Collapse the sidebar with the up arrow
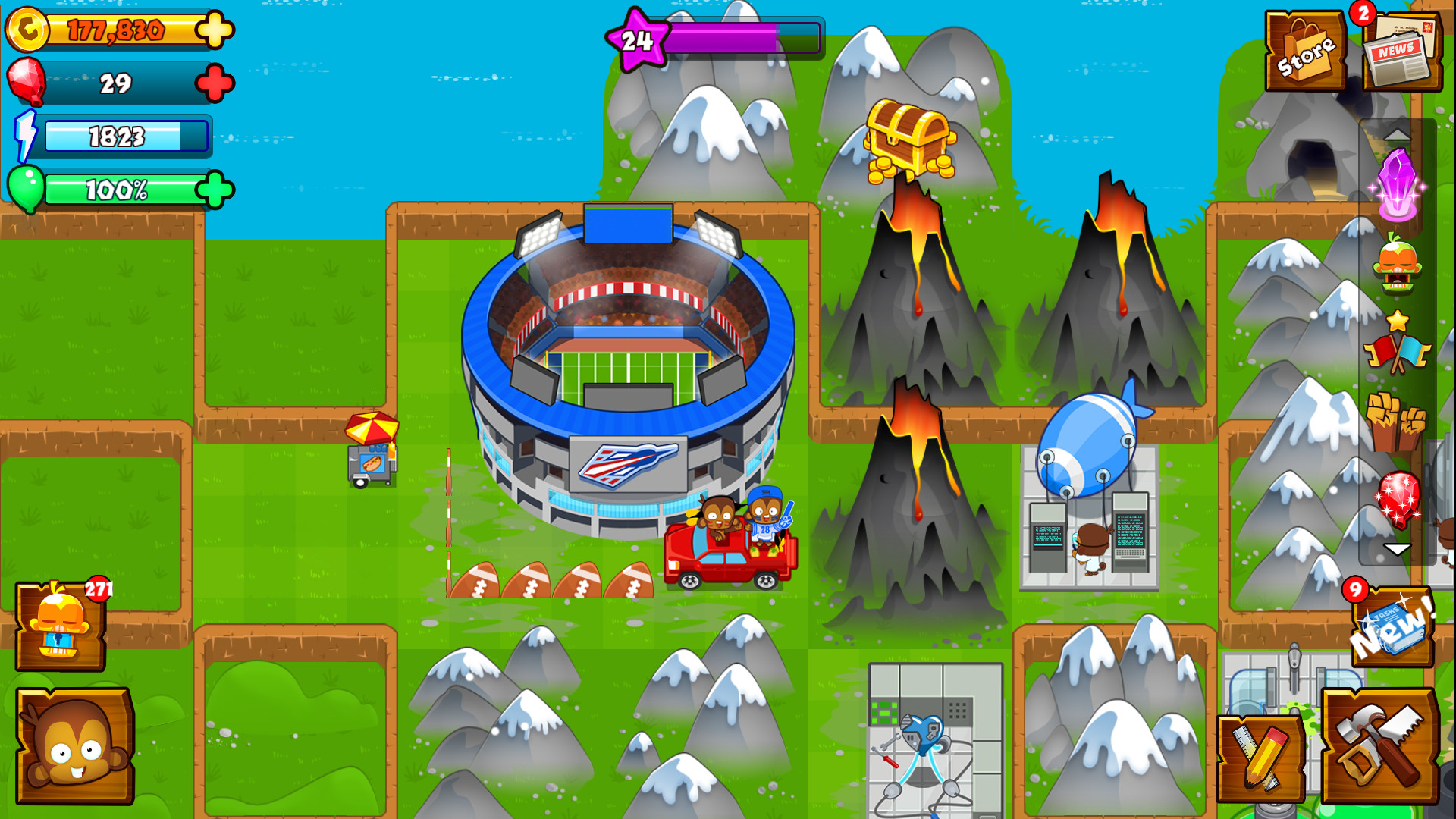 pos(1398,133)
